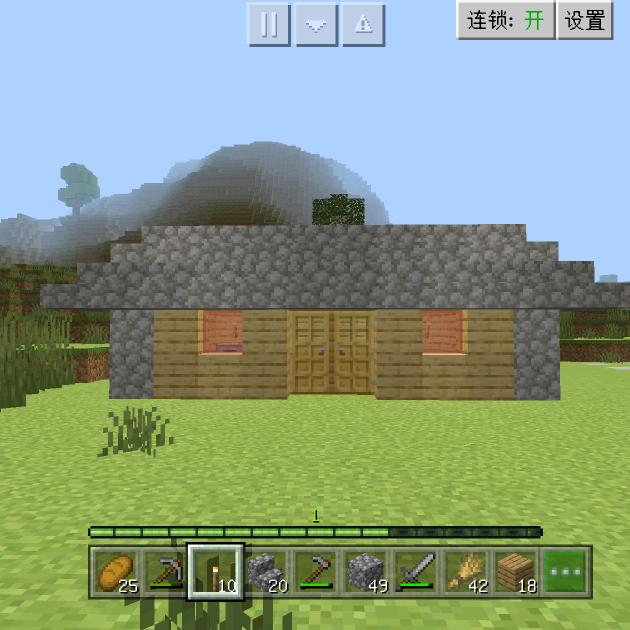Click the down-arrow button at top

(x=316, y=25)
